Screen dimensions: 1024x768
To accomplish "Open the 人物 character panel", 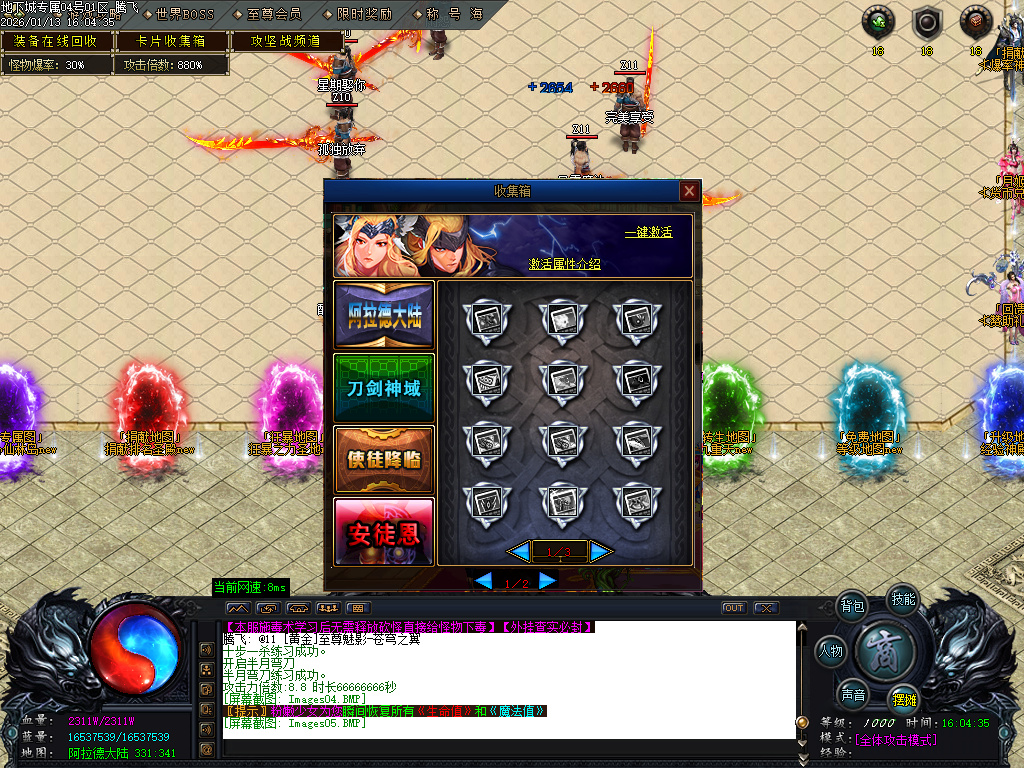I will (x=831, y=651).
